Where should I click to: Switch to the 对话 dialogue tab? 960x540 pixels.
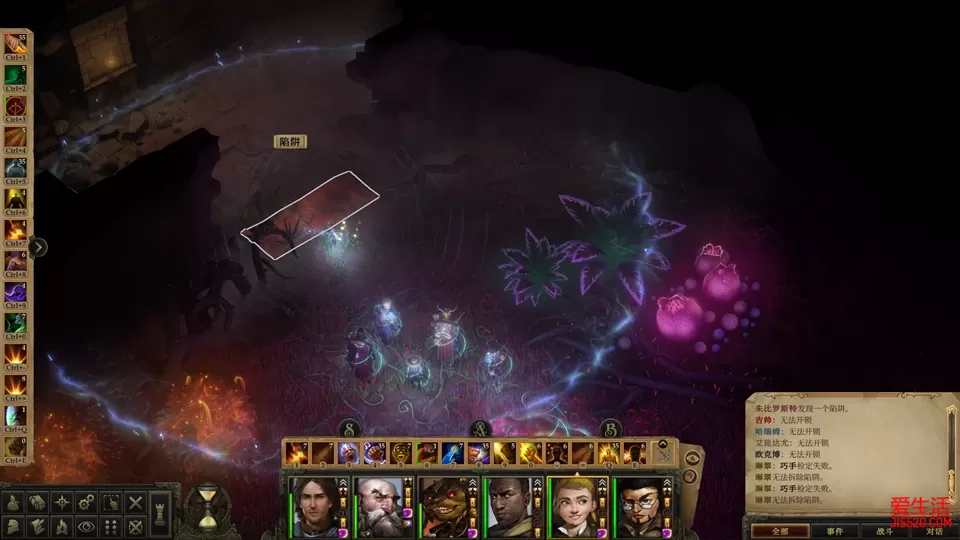pyautogui.click(x=932, y=531)
